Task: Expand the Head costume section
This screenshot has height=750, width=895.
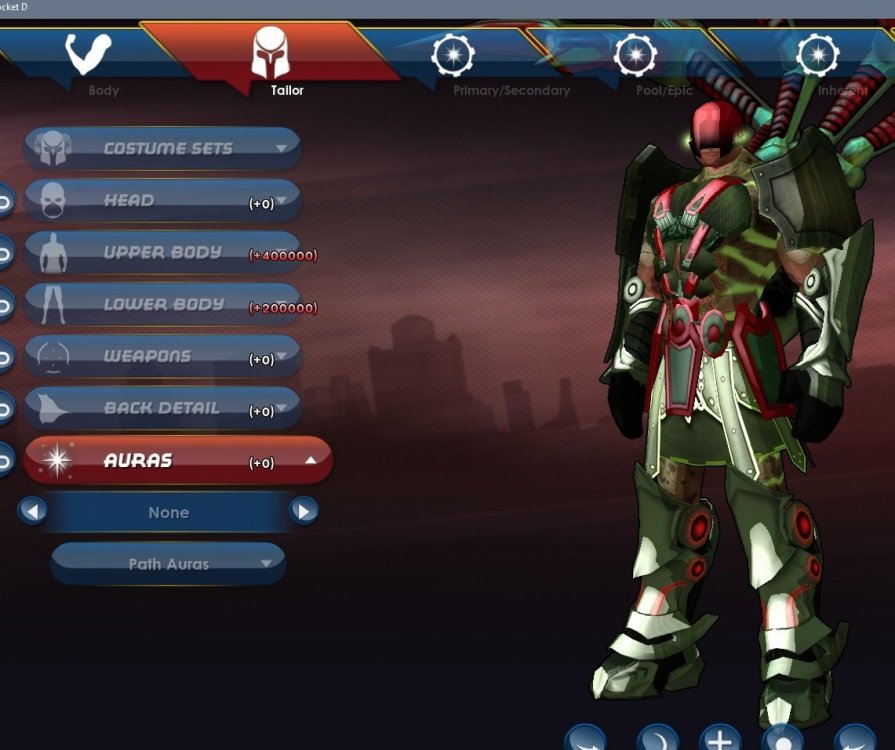Action: pos(162,201)
